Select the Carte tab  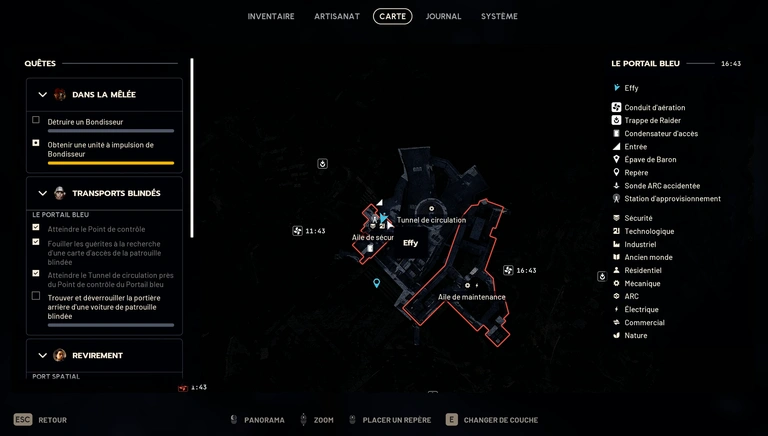coord(392,16)
